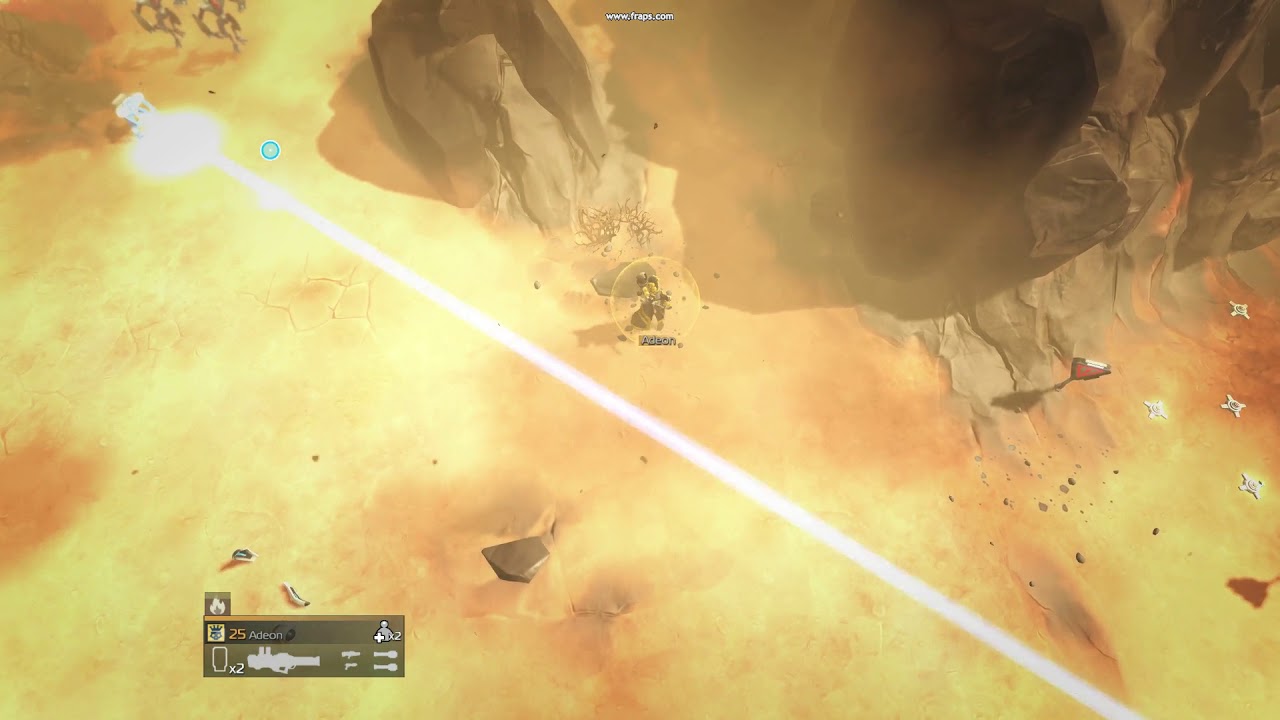Click the small secondary weapons silhouettes

[351, 661]
